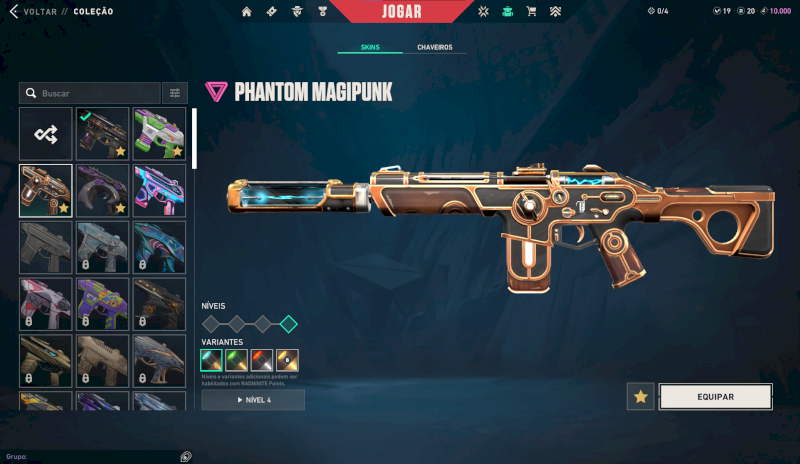
Task: Select the green and purple blaster skin
Action: click(x=159, y=134)
